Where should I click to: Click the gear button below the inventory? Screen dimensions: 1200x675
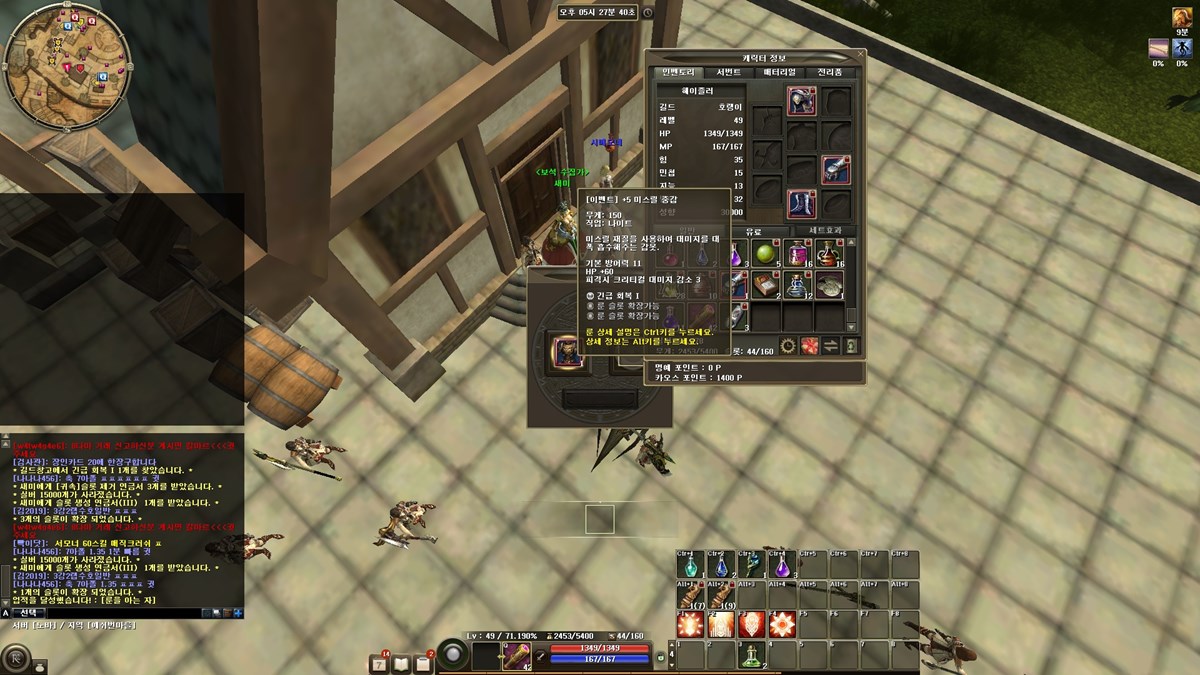tap(786, 346)
